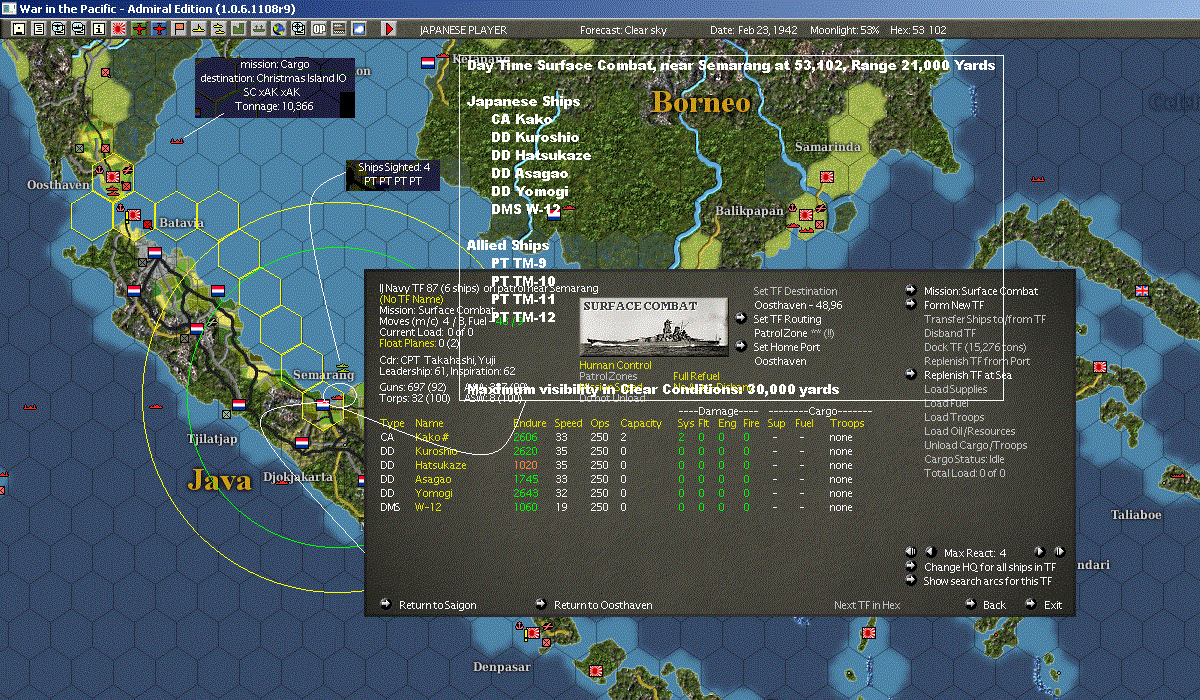1200x700 pixels.
Task: Click the red play arrow toolbar button
Action: pos(389,29)
